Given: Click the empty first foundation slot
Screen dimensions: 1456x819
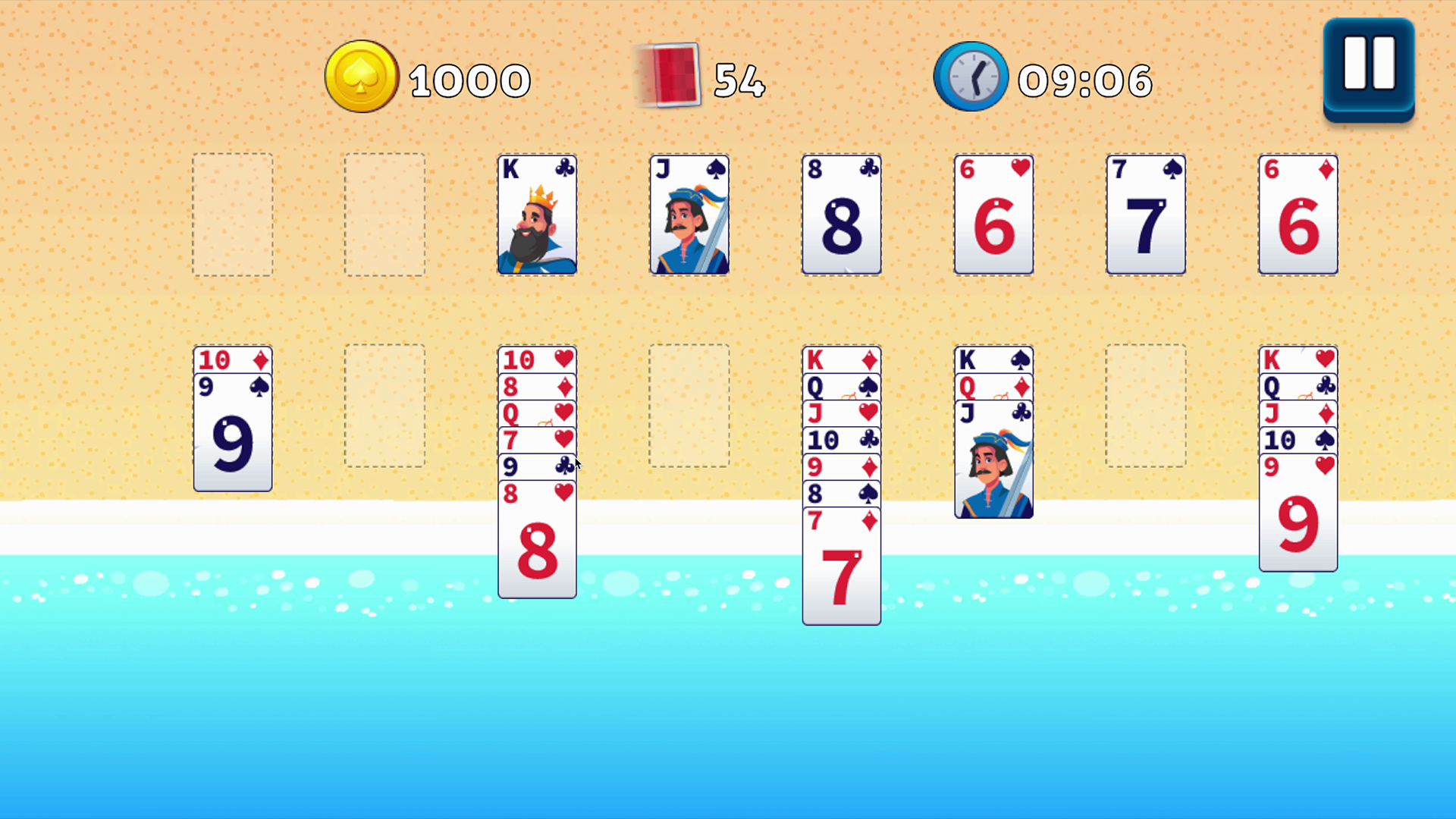Looking at the screenshot, I should tap(232, 215).
